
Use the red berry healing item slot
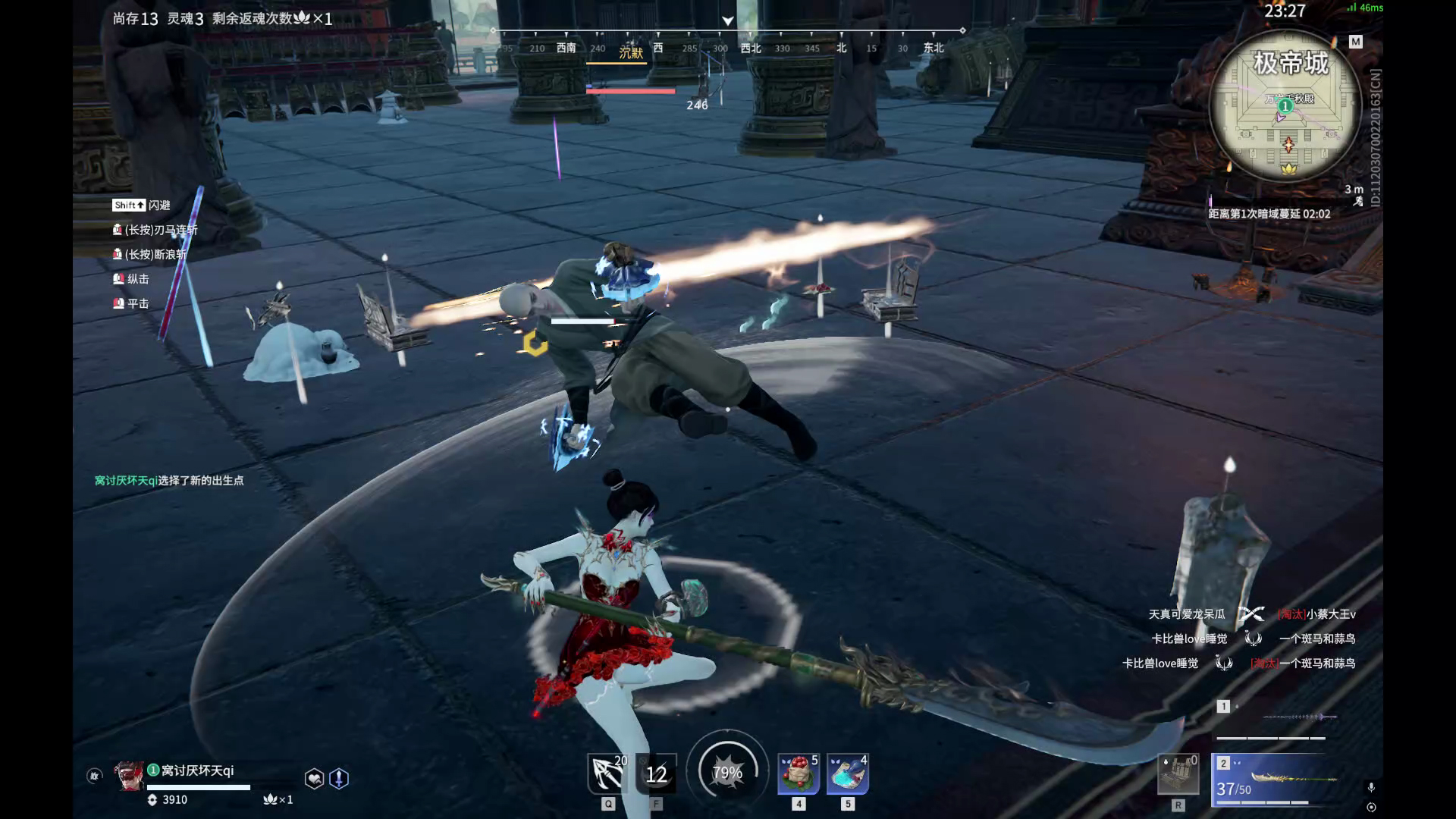click(x=799, y=774)
